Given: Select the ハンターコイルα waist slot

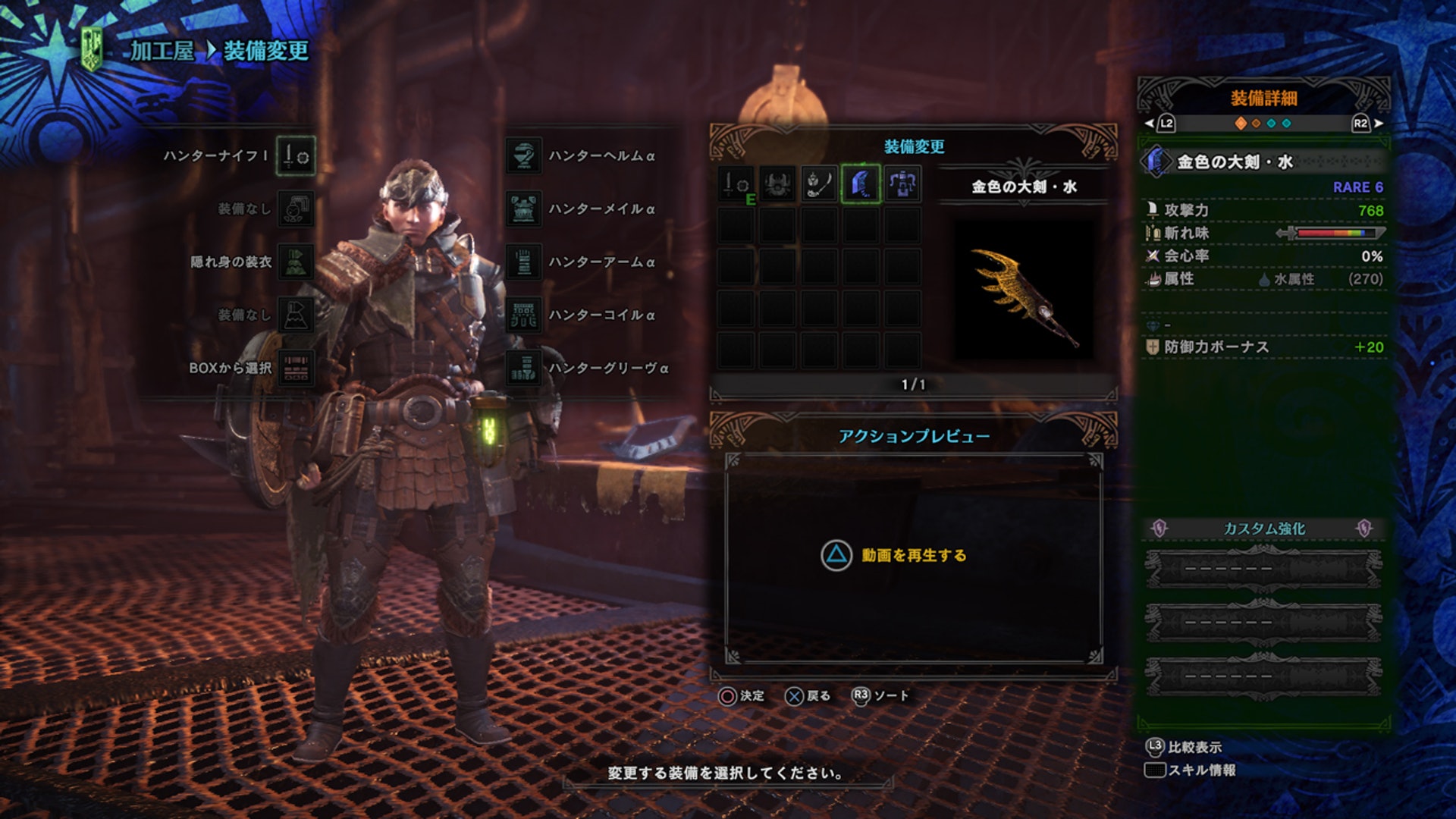Looking at the screenshot, I should click(524, 315).
